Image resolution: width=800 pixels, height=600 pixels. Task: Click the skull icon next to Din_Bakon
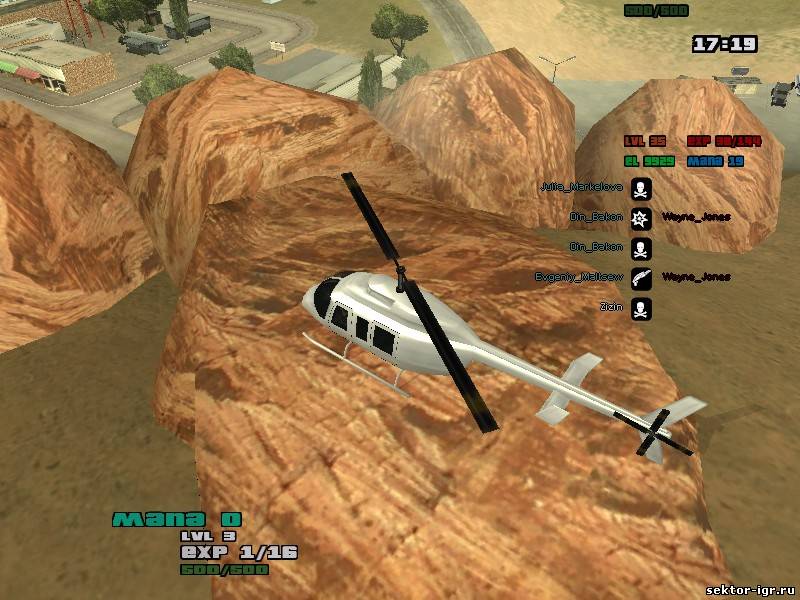(642, 247)
